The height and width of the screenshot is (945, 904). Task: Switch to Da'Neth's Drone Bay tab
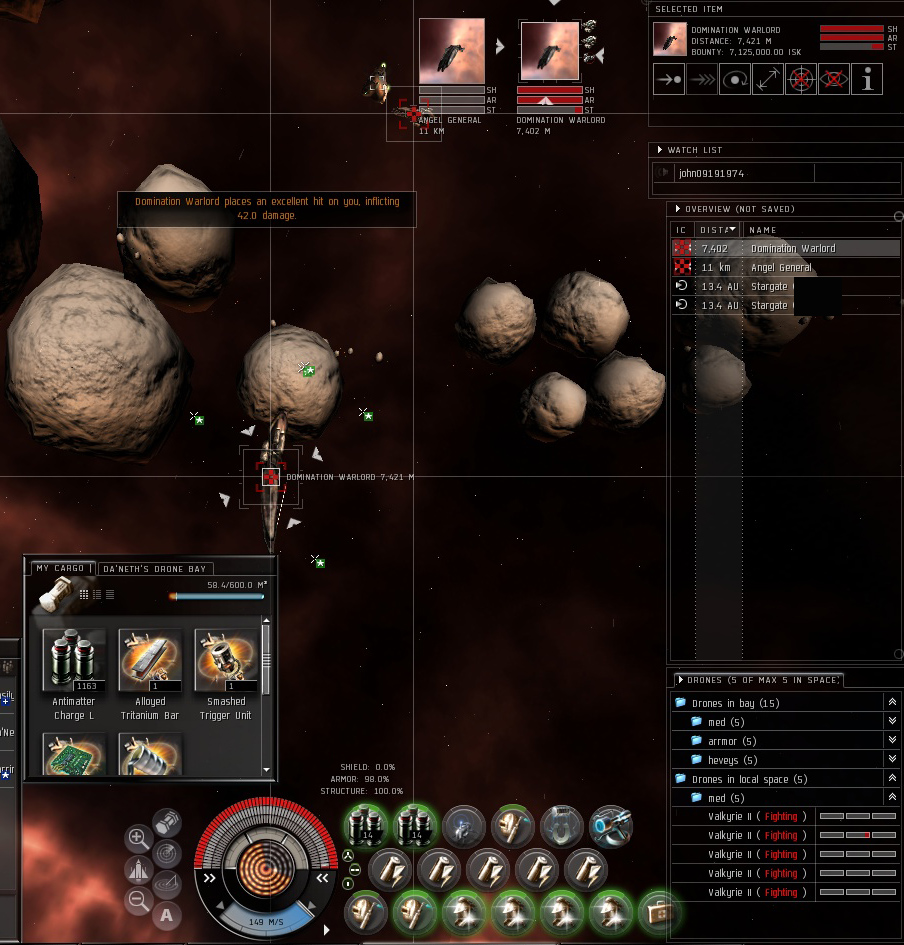(153, 568)
